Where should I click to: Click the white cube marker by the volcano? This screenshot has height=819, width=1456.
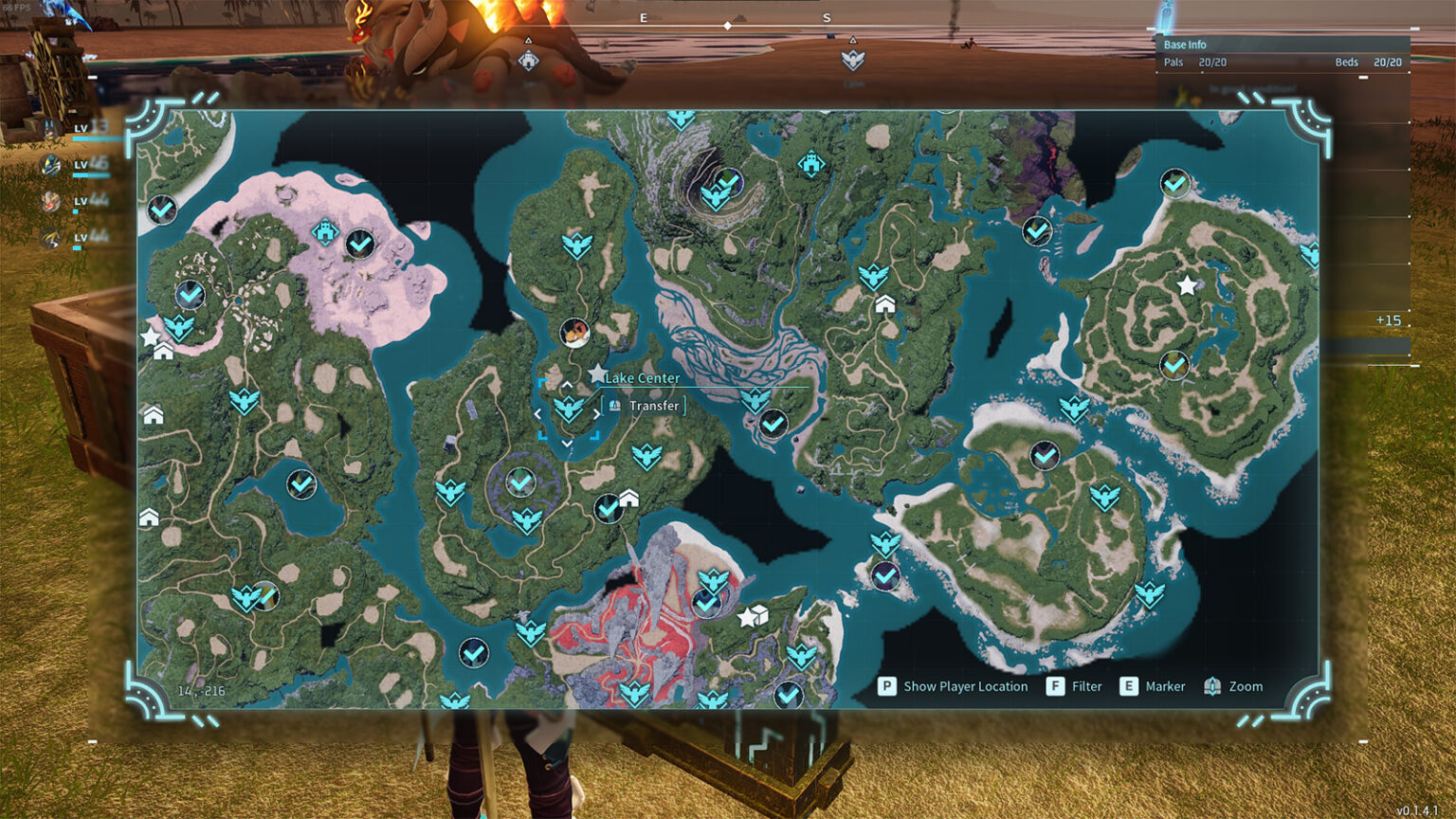757,615
